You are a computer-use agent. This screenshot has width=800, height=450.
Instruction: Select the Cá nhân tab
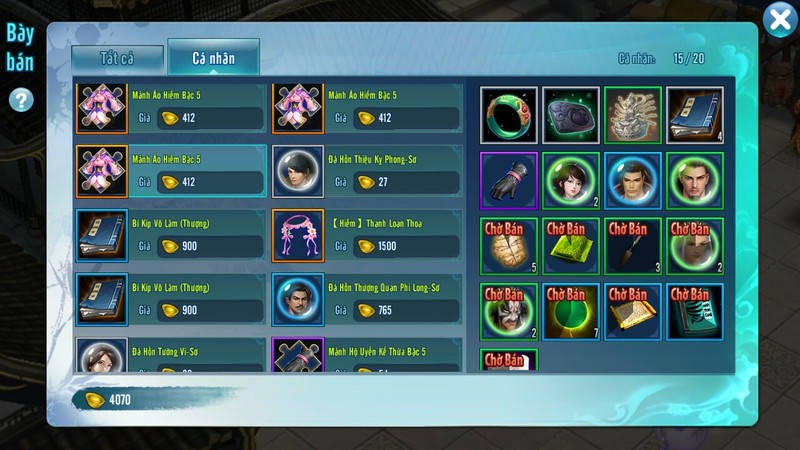[x=213, y=58]
